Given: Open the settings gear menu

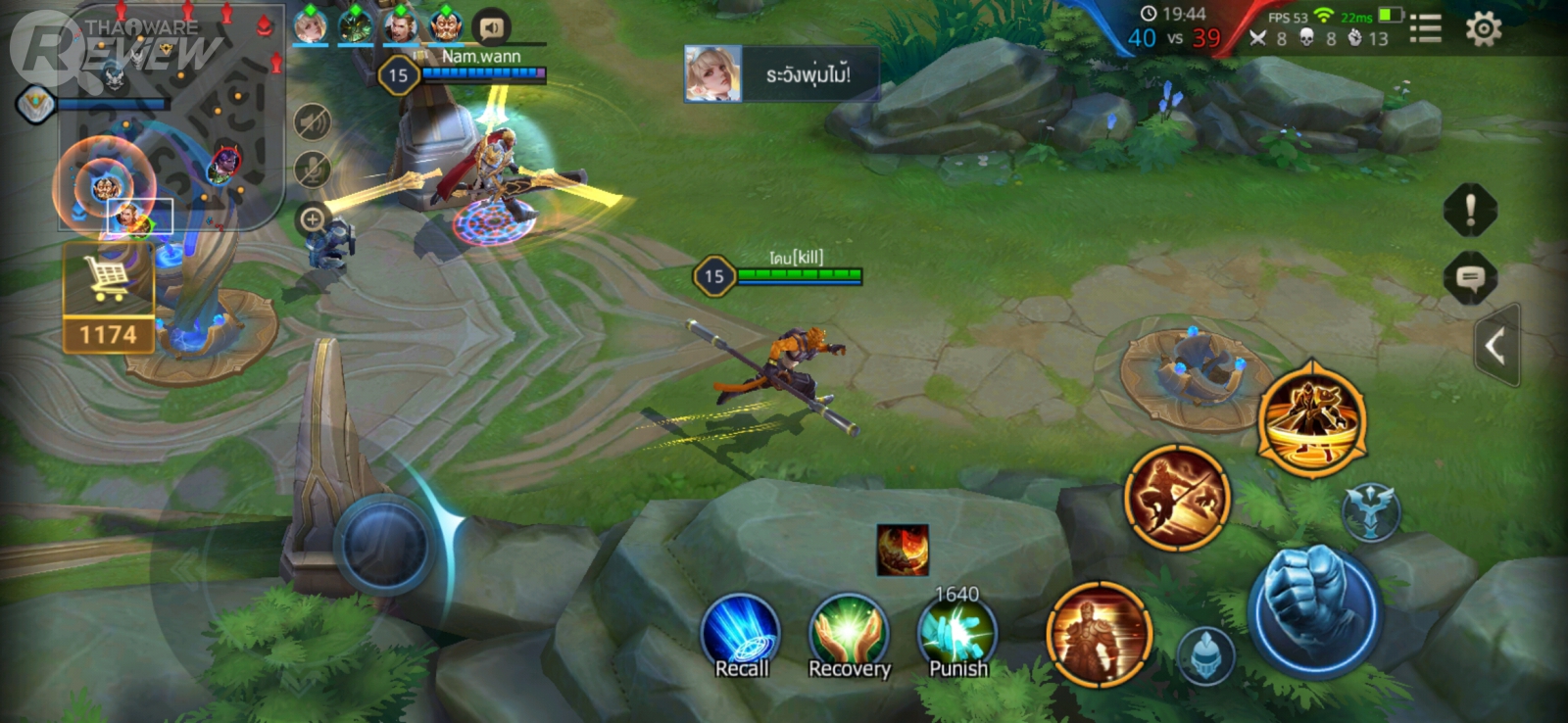Looking at the screenshot, I should pos(1483,29).
